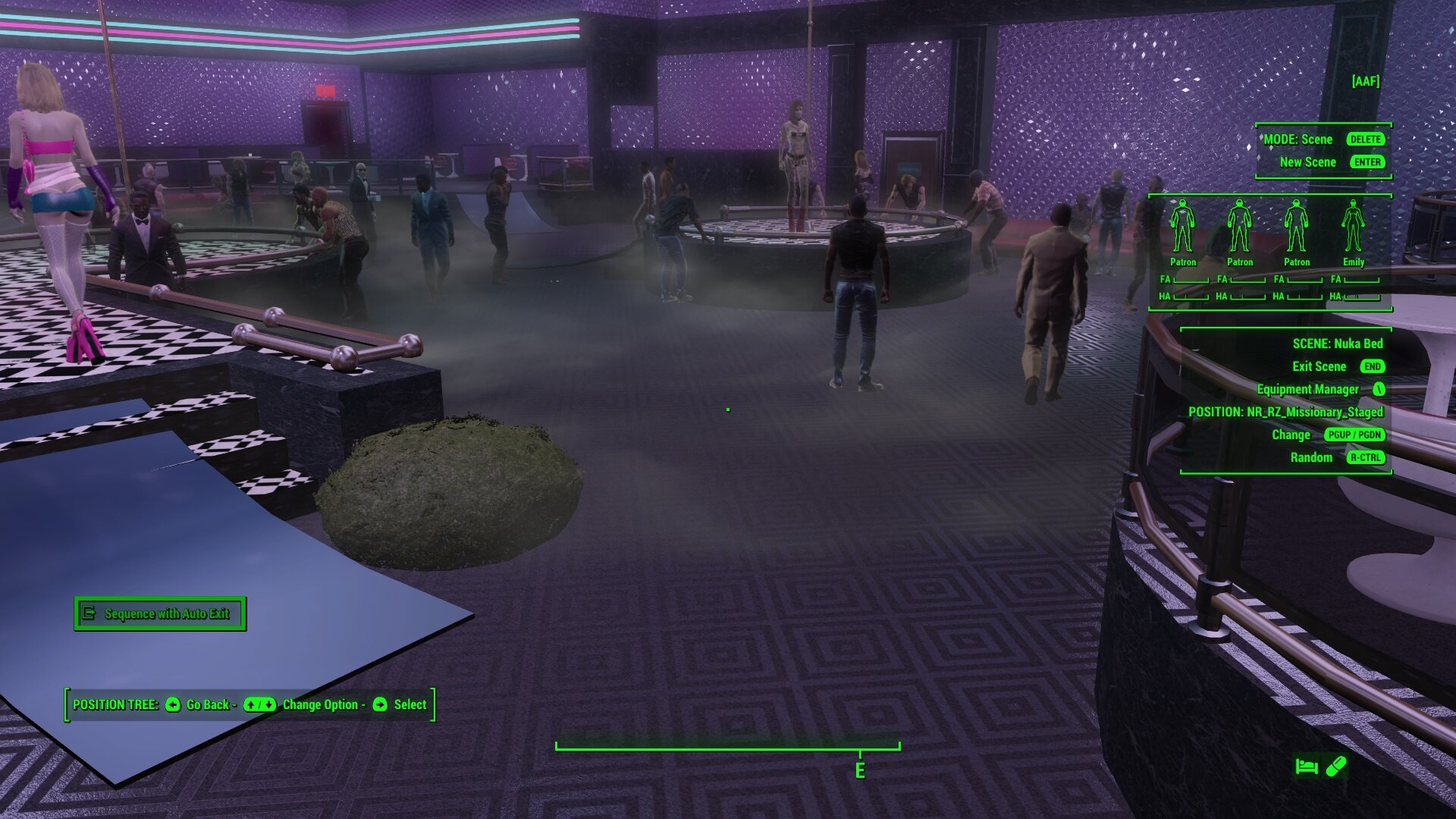
Task: Click the bandage status icon
Action: click(x=1336, y=767)
